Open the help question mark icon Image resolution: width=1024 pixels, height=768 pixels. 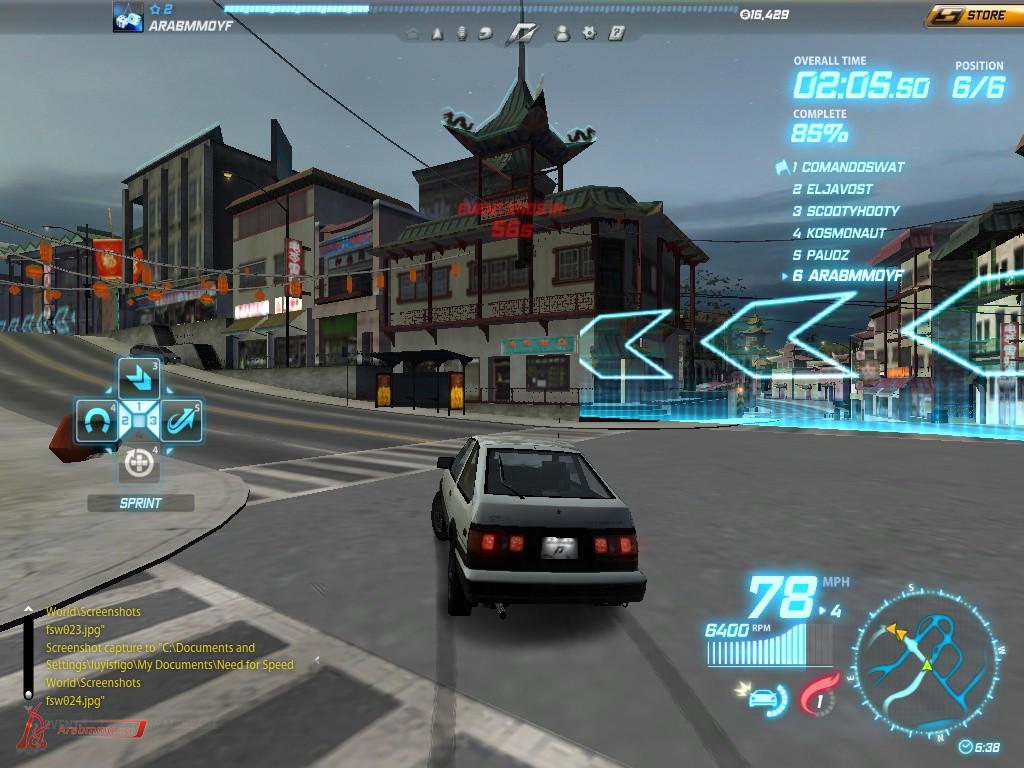[617, 33]
